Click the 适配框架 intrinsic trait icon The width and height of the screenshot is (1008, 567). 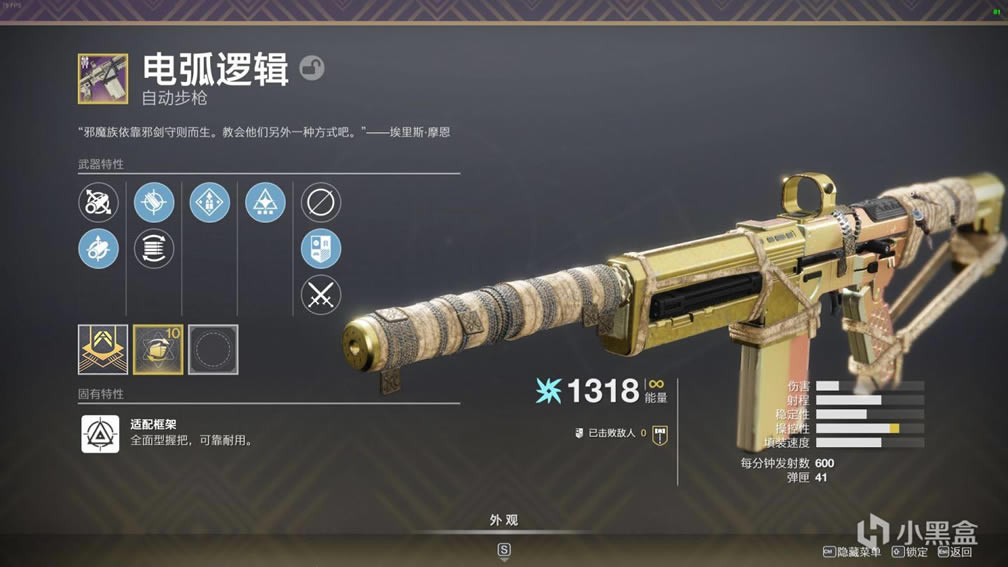(100, 433)
